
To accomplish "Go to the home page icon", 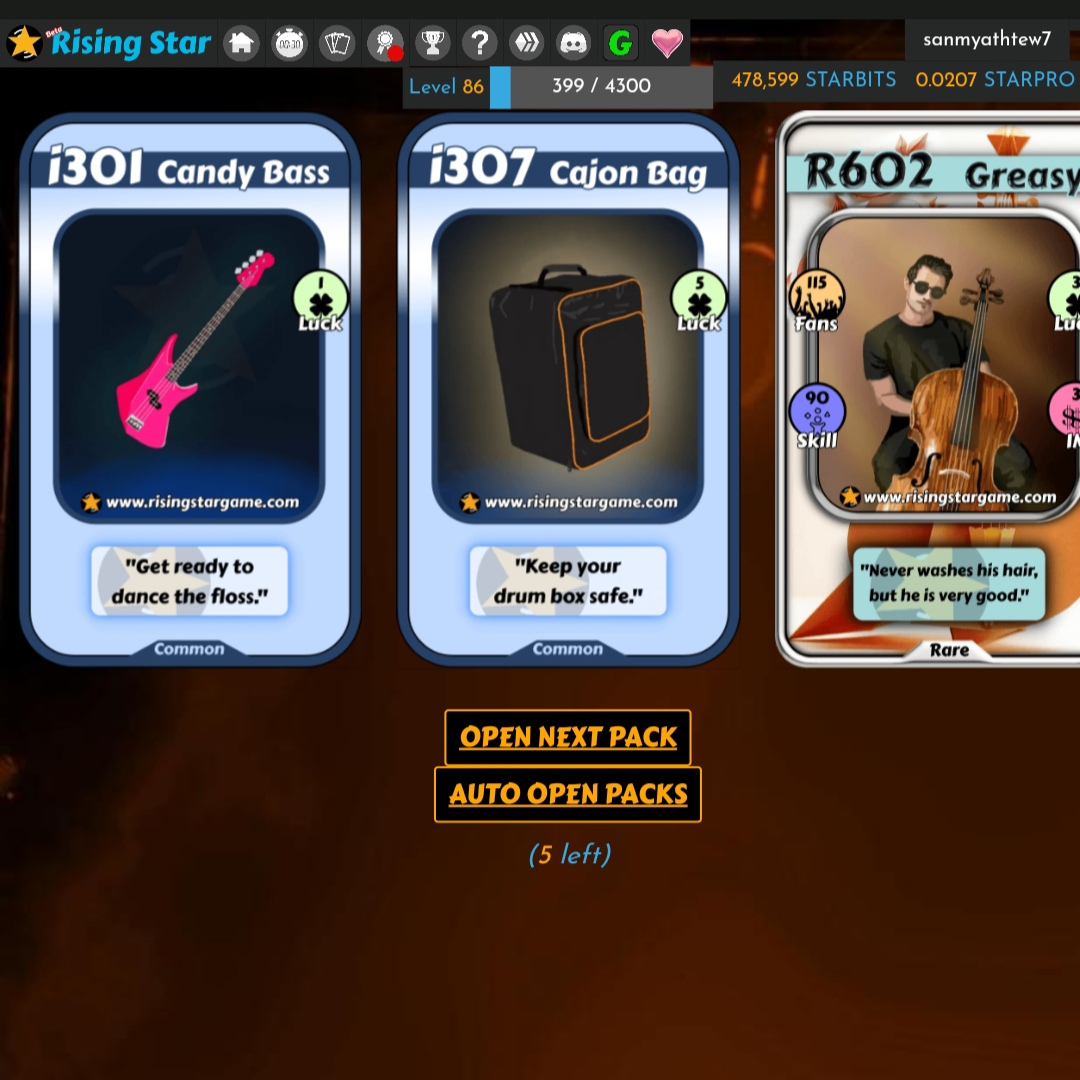I will point(241,43).
